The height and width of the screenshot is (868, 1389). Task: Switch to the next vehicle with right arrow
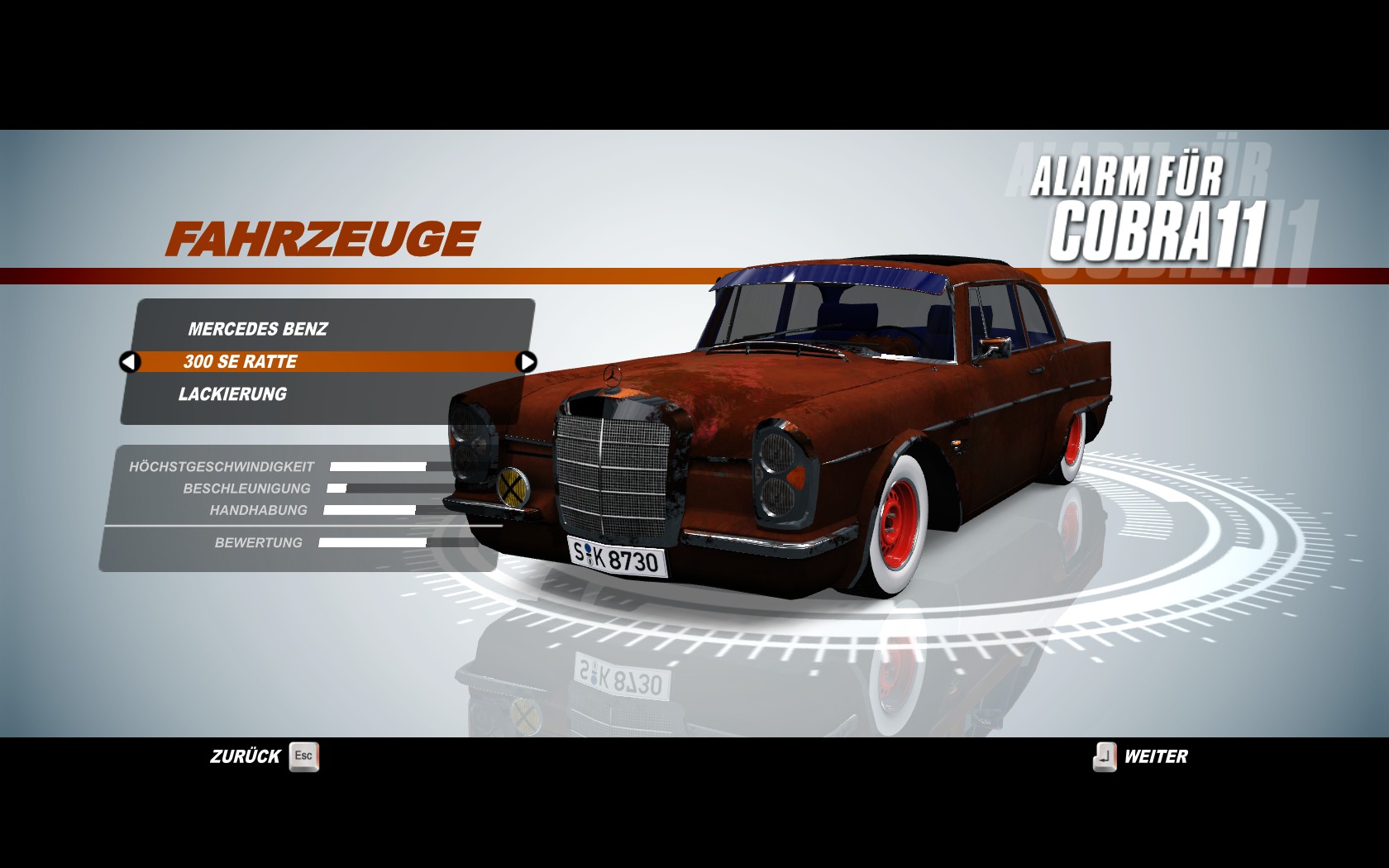click(x=526, y=362)
